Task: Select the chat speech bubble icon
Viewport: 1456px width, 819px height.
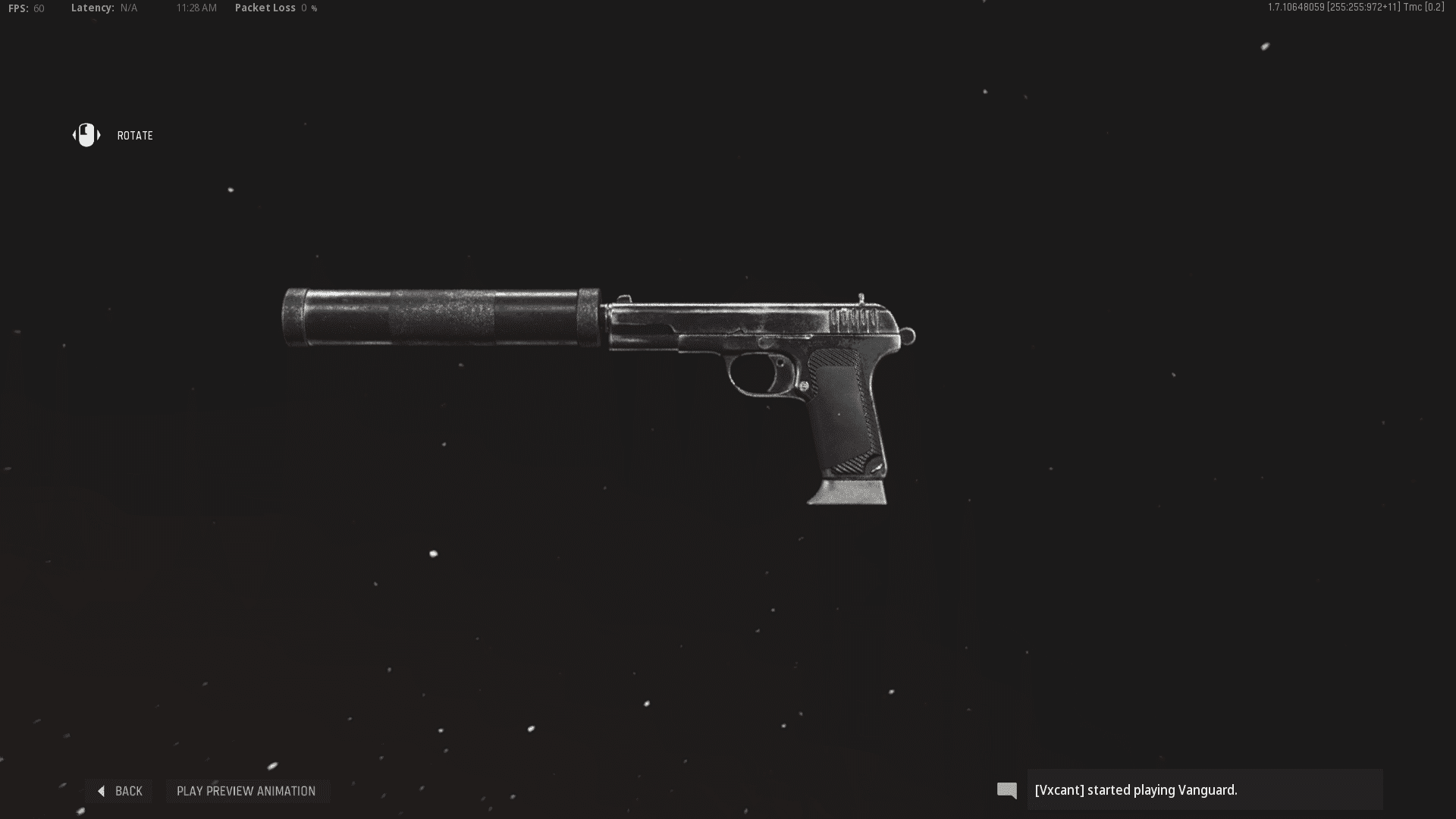Action: pos(1007,790)
